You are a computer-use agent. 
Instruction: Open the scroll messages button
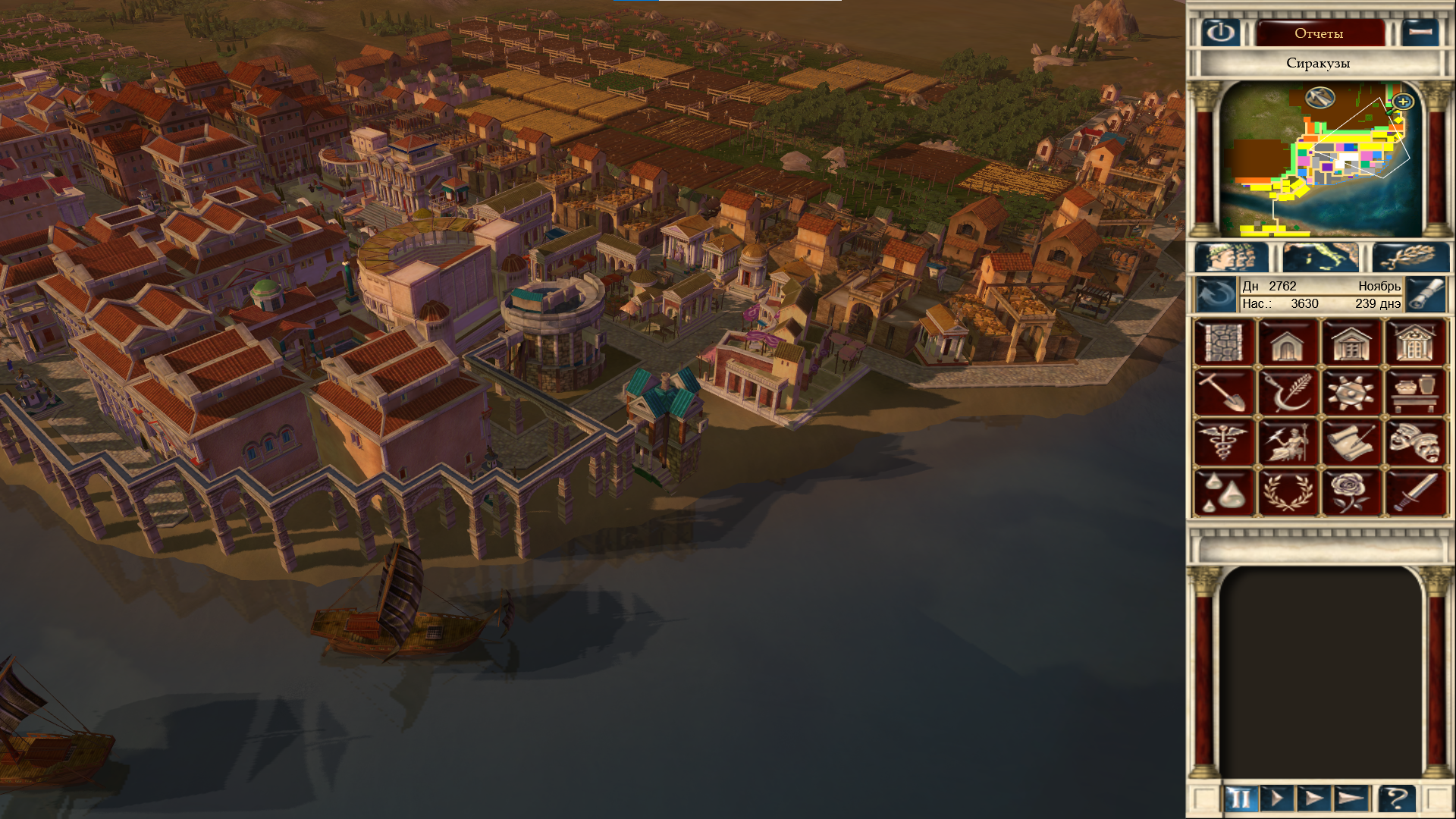point(1425,295)
